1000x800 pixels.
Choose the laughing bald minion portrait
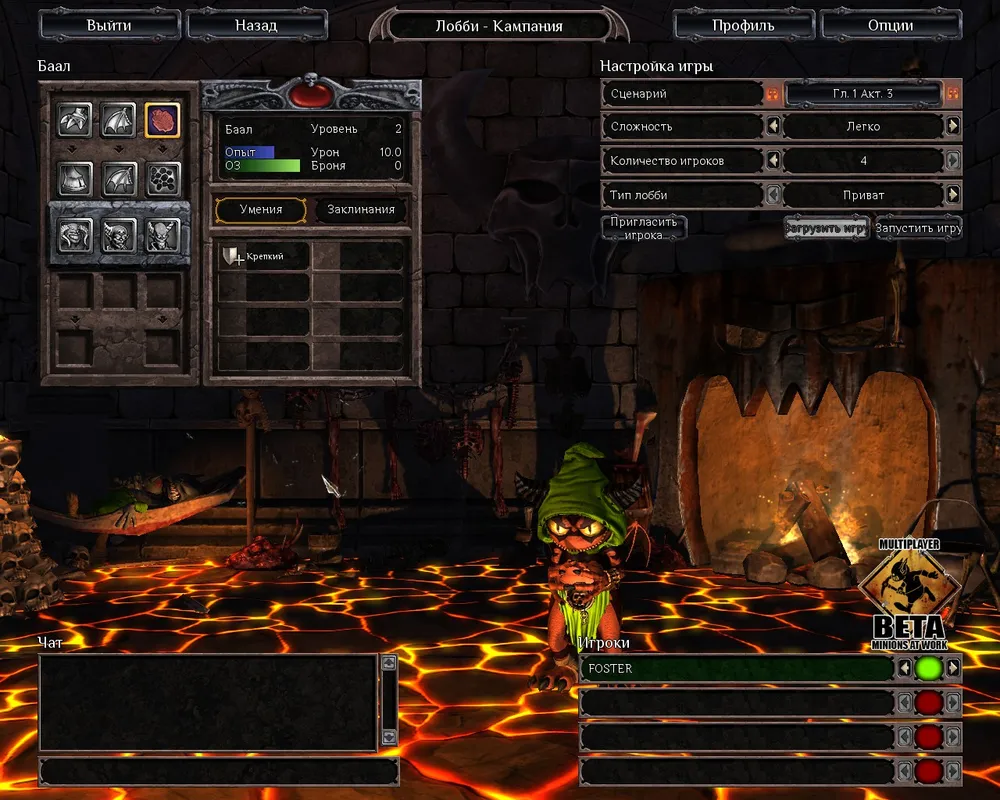click(75, 235)
